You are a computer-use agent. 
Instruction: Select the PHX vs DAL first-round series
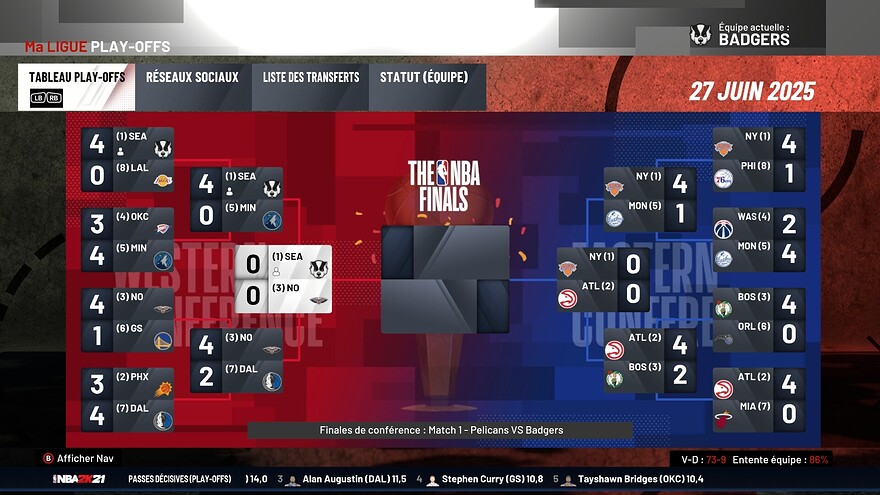point(128,400)
